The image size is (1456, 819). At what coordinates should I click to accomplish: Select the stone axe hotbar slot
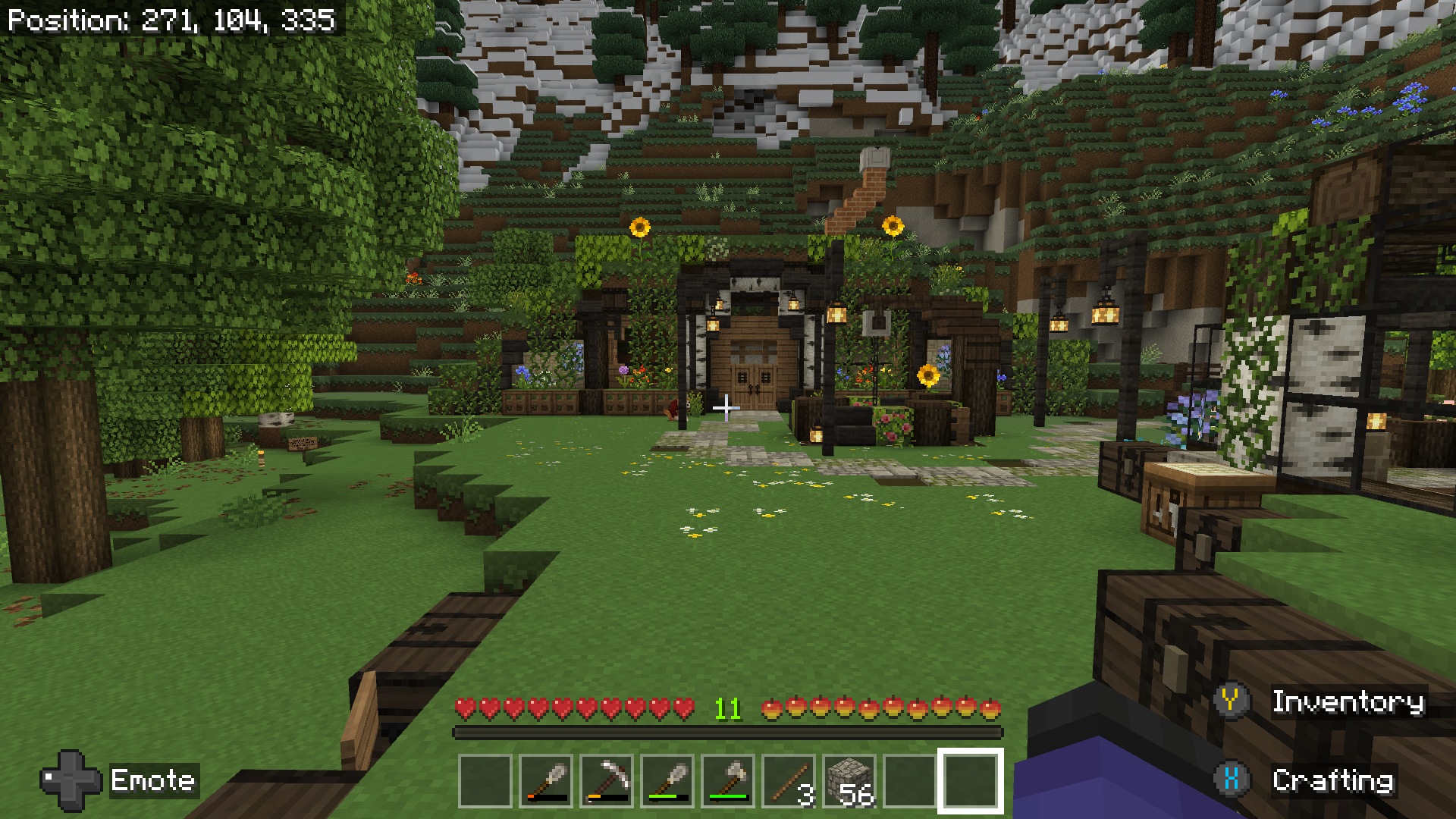click(x=728, y=780)
